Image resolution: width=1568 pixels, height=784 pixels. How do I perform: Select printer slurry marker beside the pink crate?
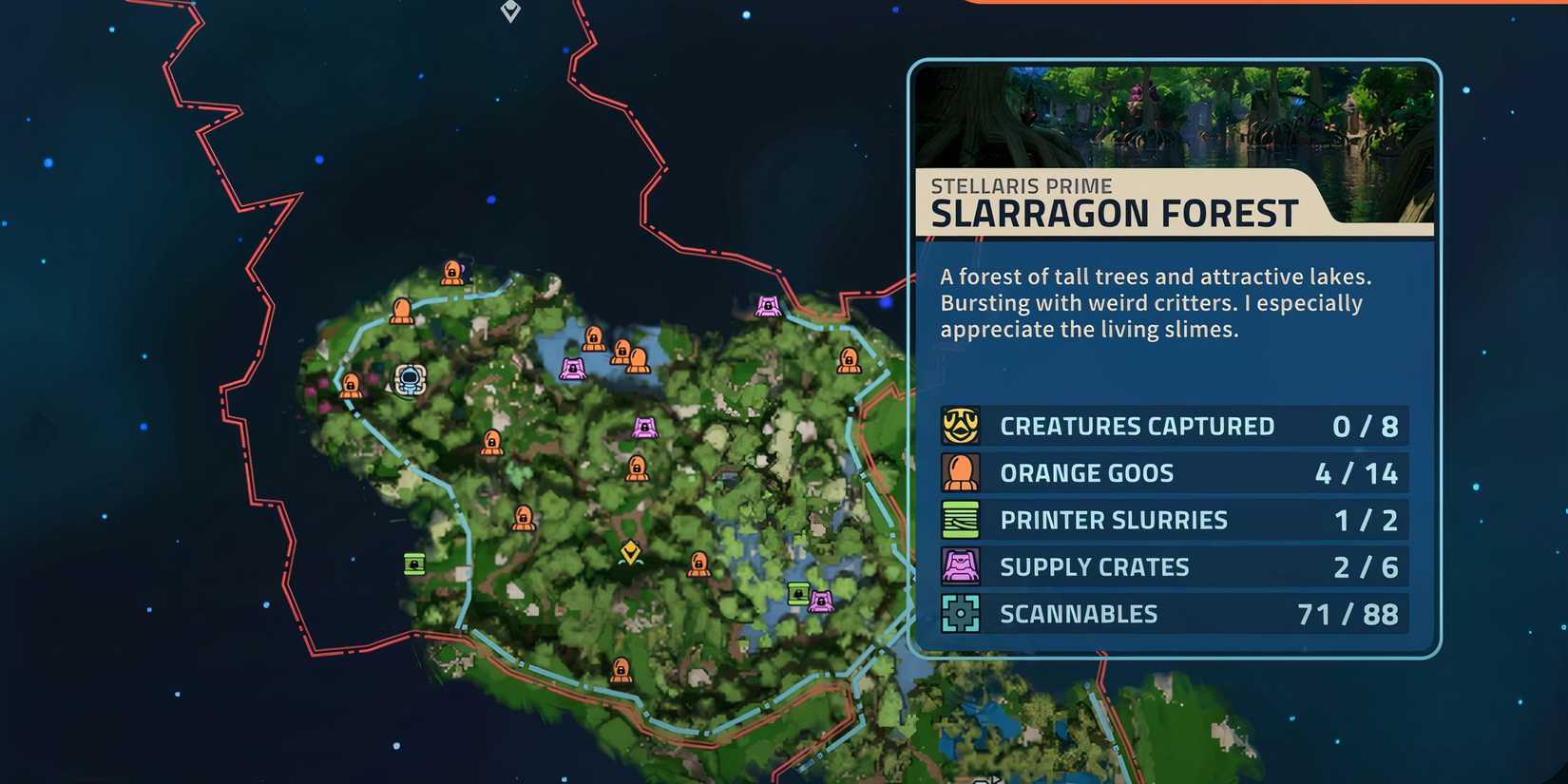(x=798, y=594)
